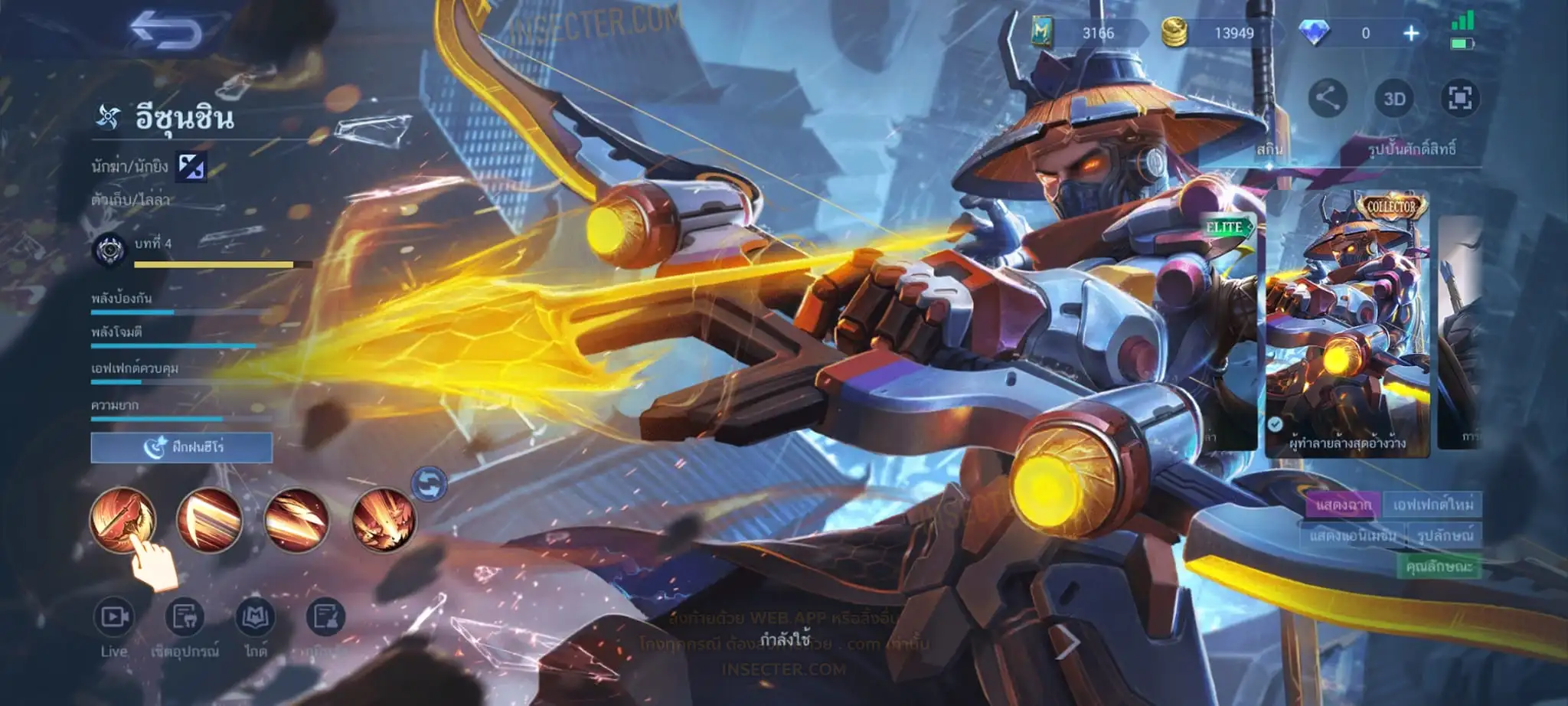
Task: Start hero training with ฝึกฝนฮีโร่ button
Action: pos(181,447)
